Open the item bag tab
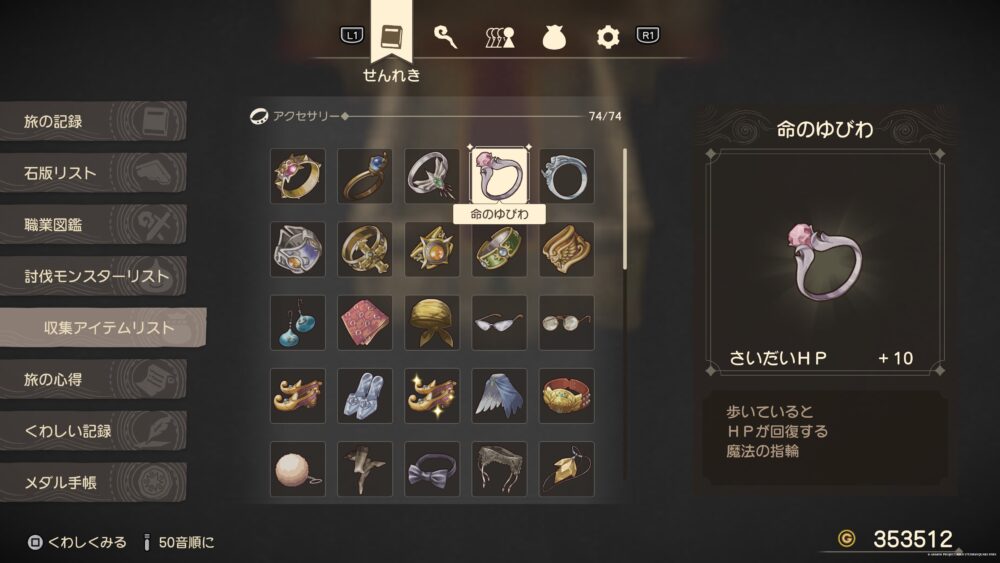The width and height of the screenshot is (1000, 563). (x=554, y=37)
